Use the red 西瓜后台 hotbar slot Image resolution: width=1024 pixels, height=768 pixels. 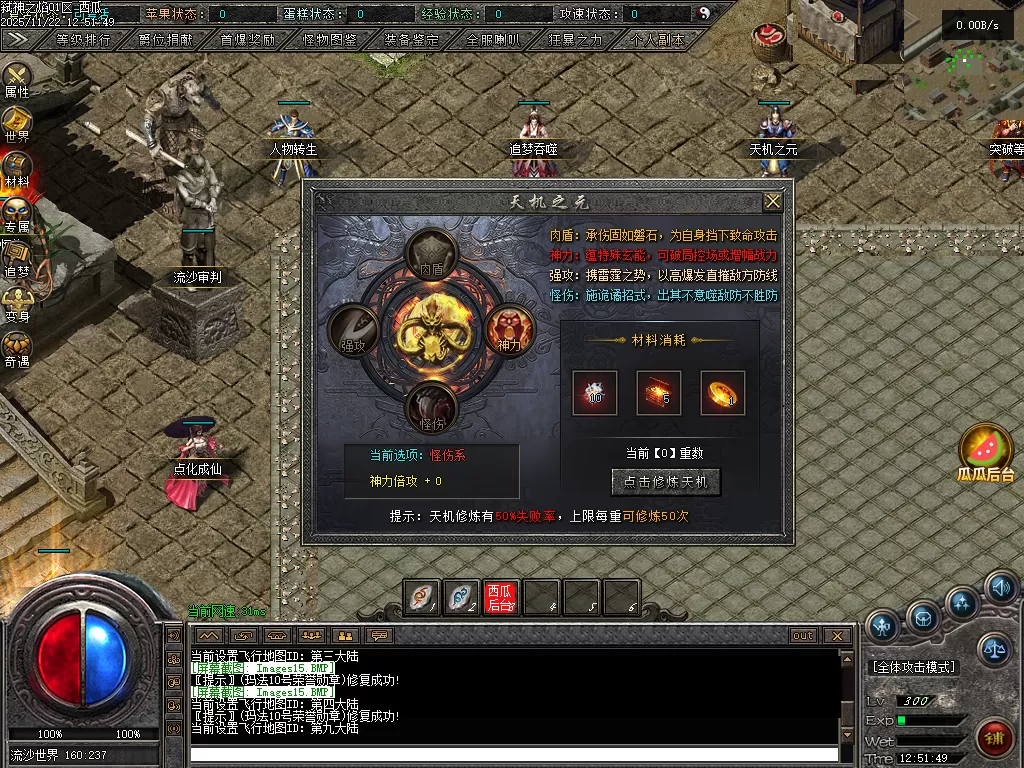tap(501, 597)
